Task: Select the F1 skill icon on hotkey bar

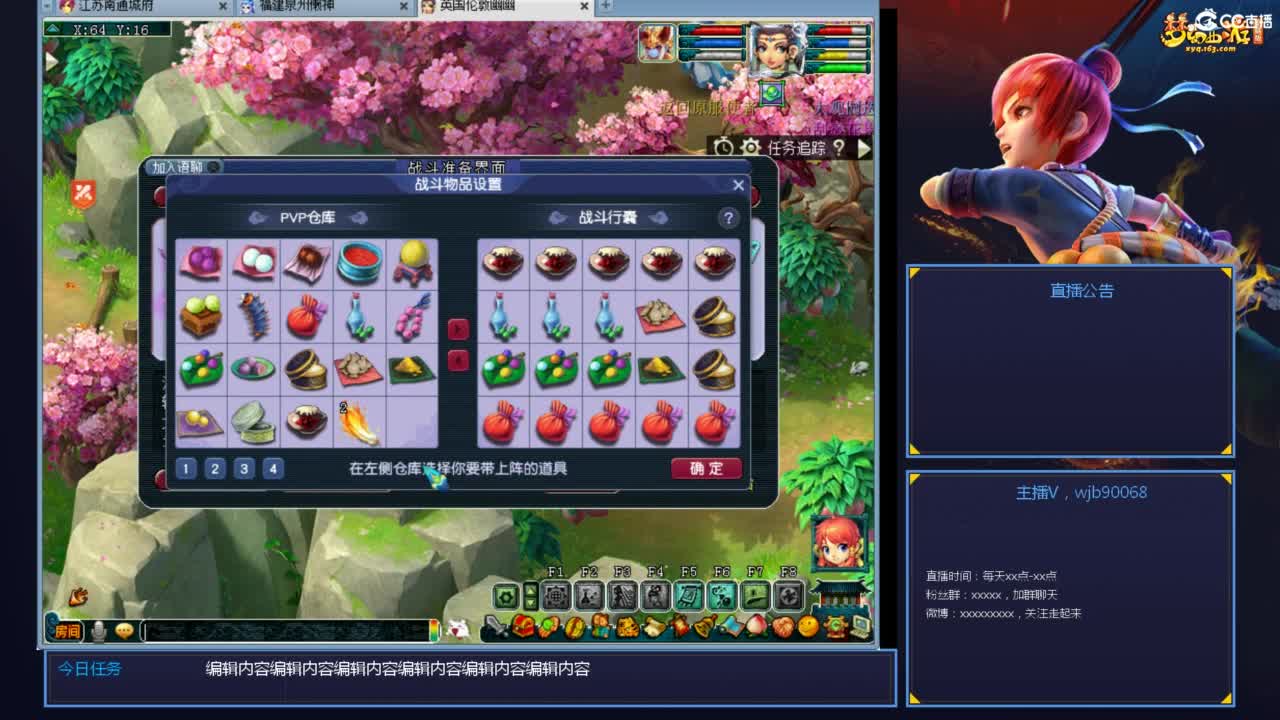Action: pyautogui.click(x=554, y=594)
